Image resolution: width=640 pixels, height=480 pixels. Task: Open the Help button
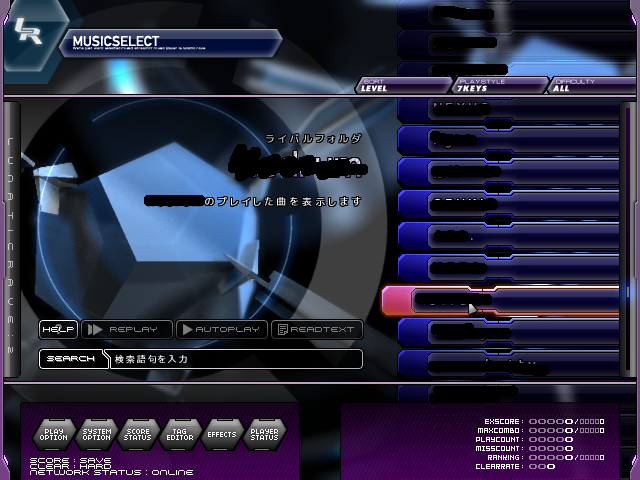point(58,329)
